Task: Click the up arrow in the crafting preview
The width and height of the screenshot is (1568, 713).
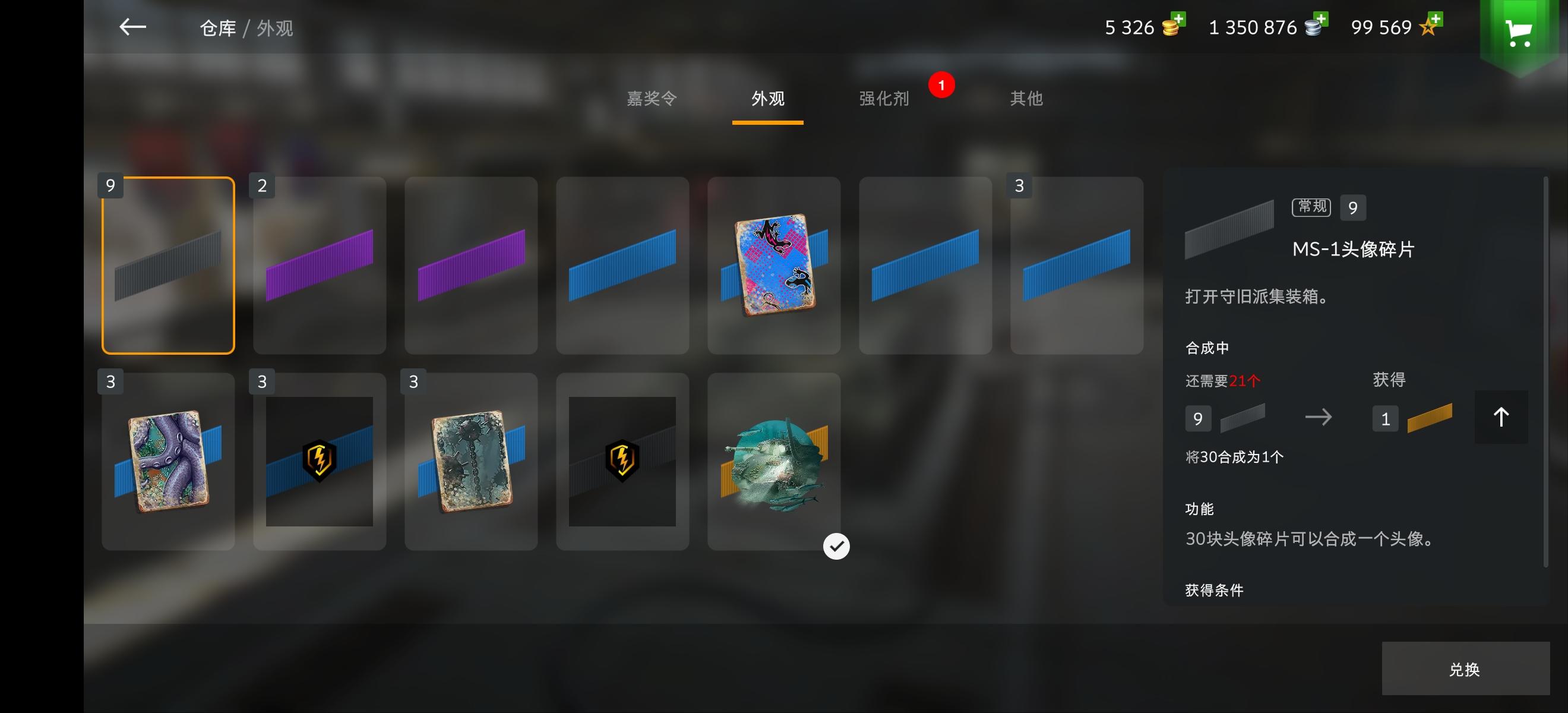Action: coord(1501,417)
